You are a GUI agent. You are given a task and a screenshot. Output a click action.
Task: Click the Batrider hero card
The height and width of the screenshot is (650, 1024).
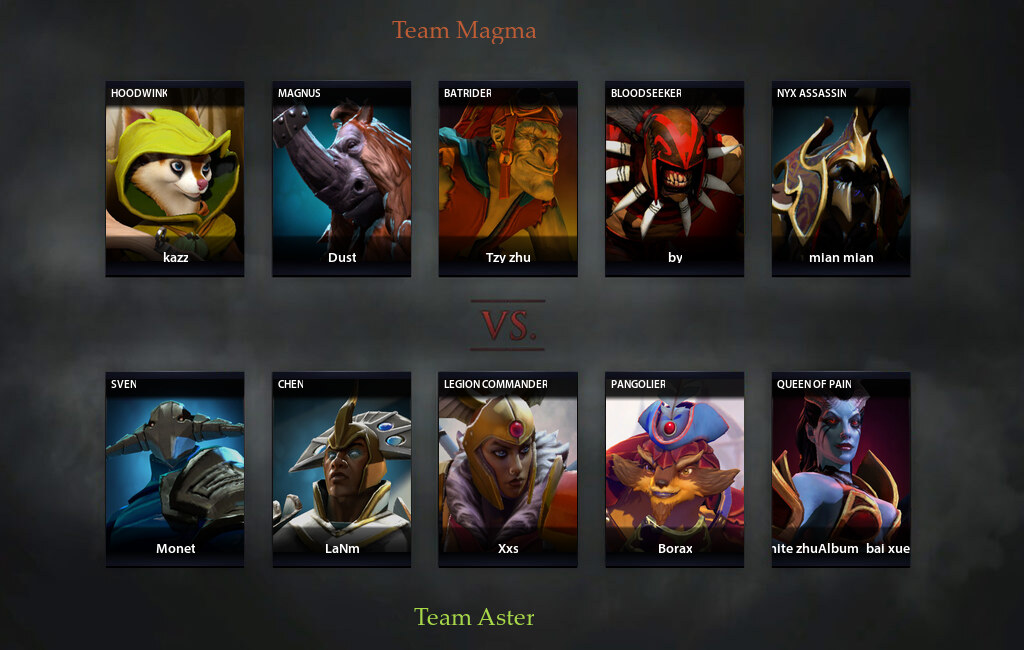coord(508,178)
